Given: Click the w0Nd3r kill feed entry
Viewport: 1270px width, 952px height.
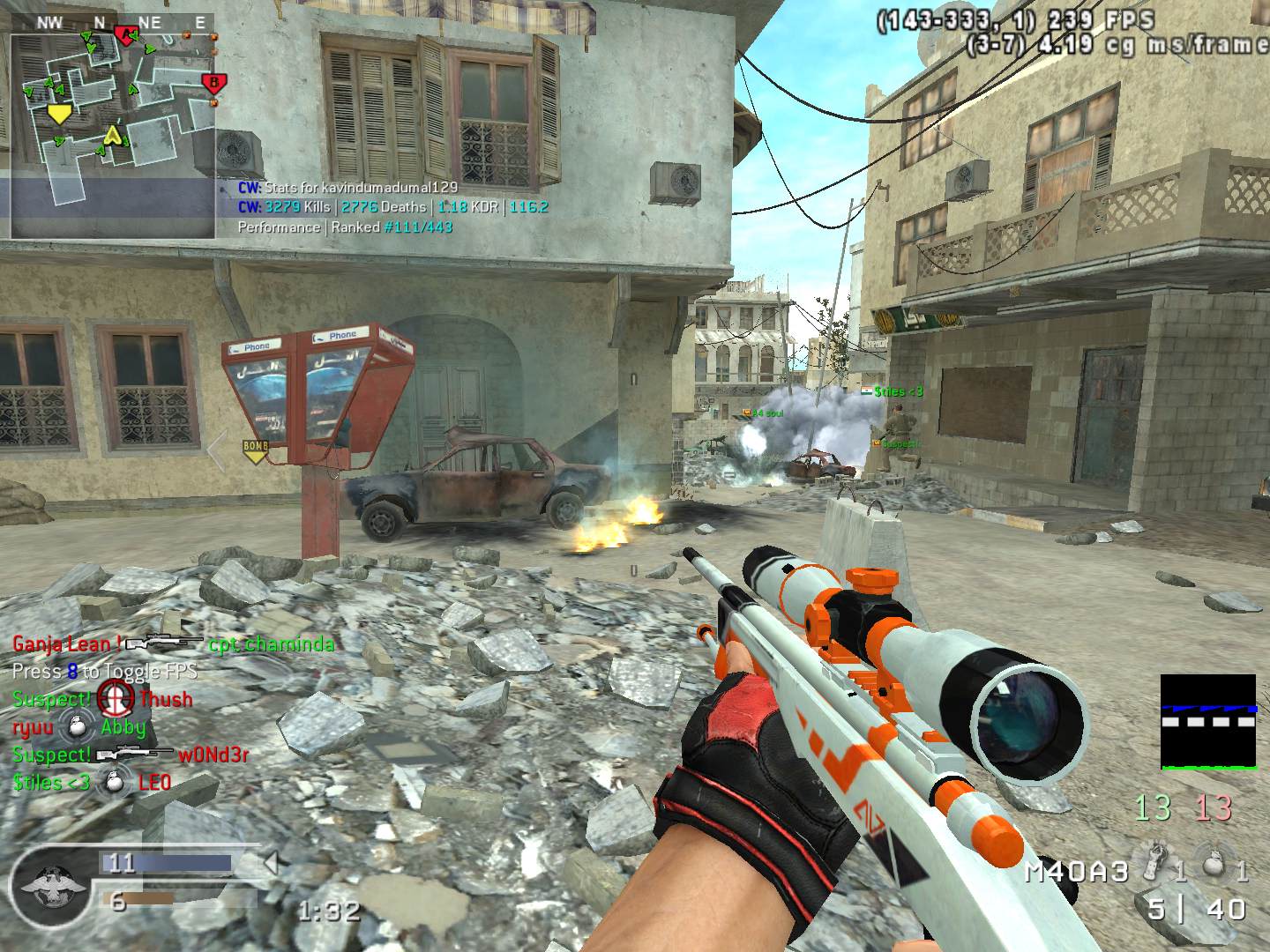Looking at the screenshot, I should pos(131,755).
